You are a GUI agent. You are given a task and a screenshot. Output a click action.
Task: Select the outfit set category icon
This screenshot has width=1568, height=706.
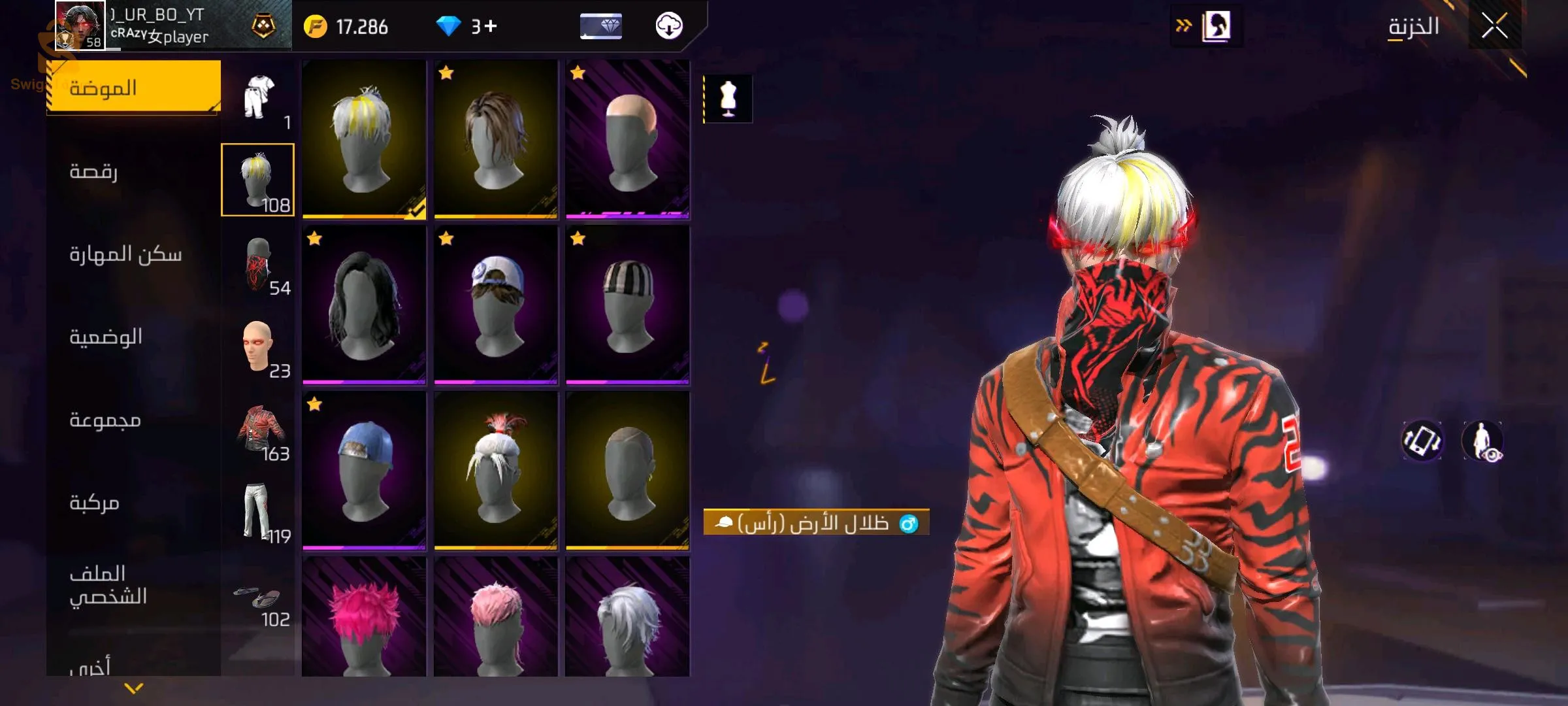click(259, 98)
